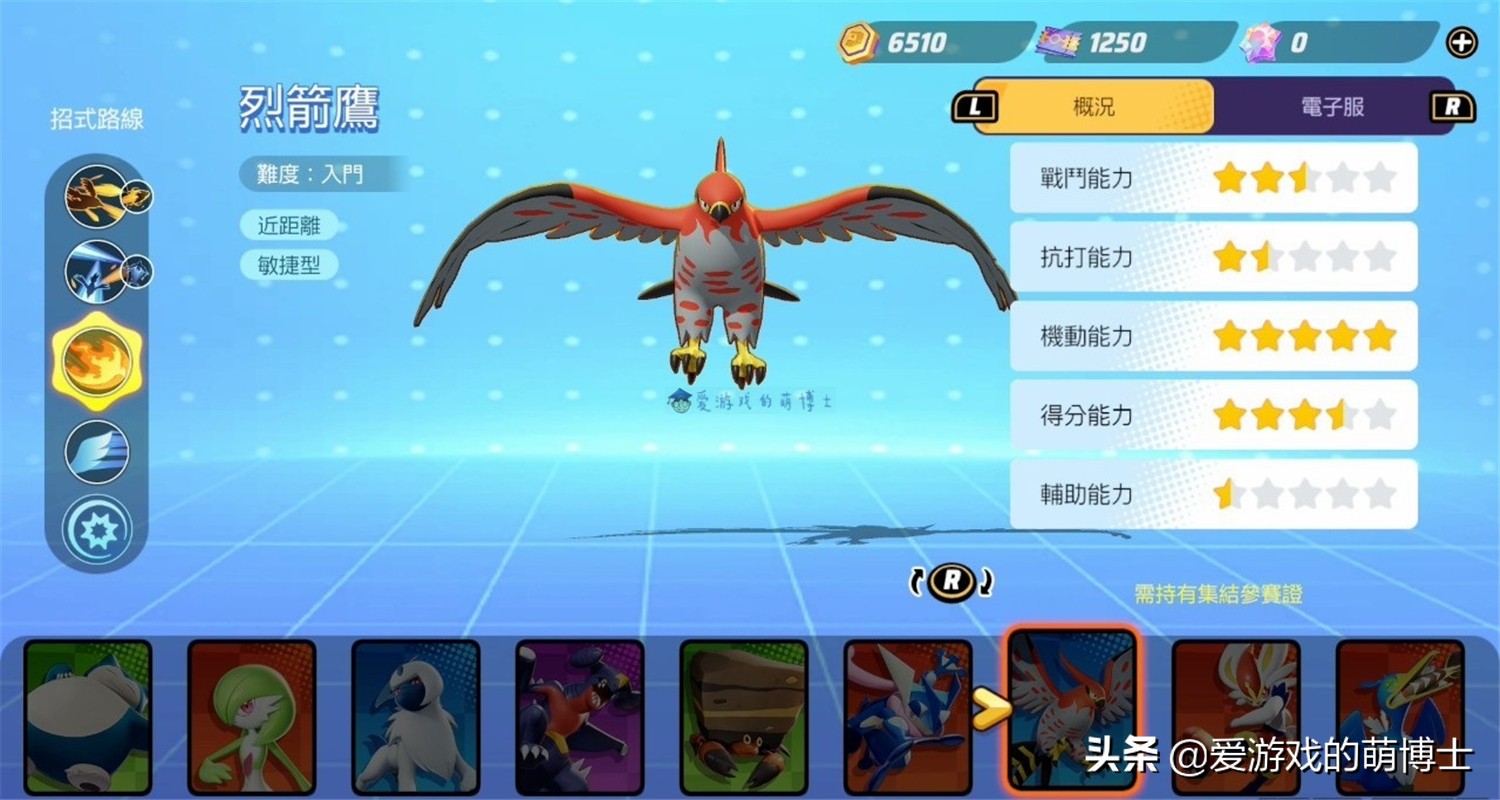Click the plus icon beside the currency bar
This screenshot has width=1500, height=800.
click(x=1462, y=42)
